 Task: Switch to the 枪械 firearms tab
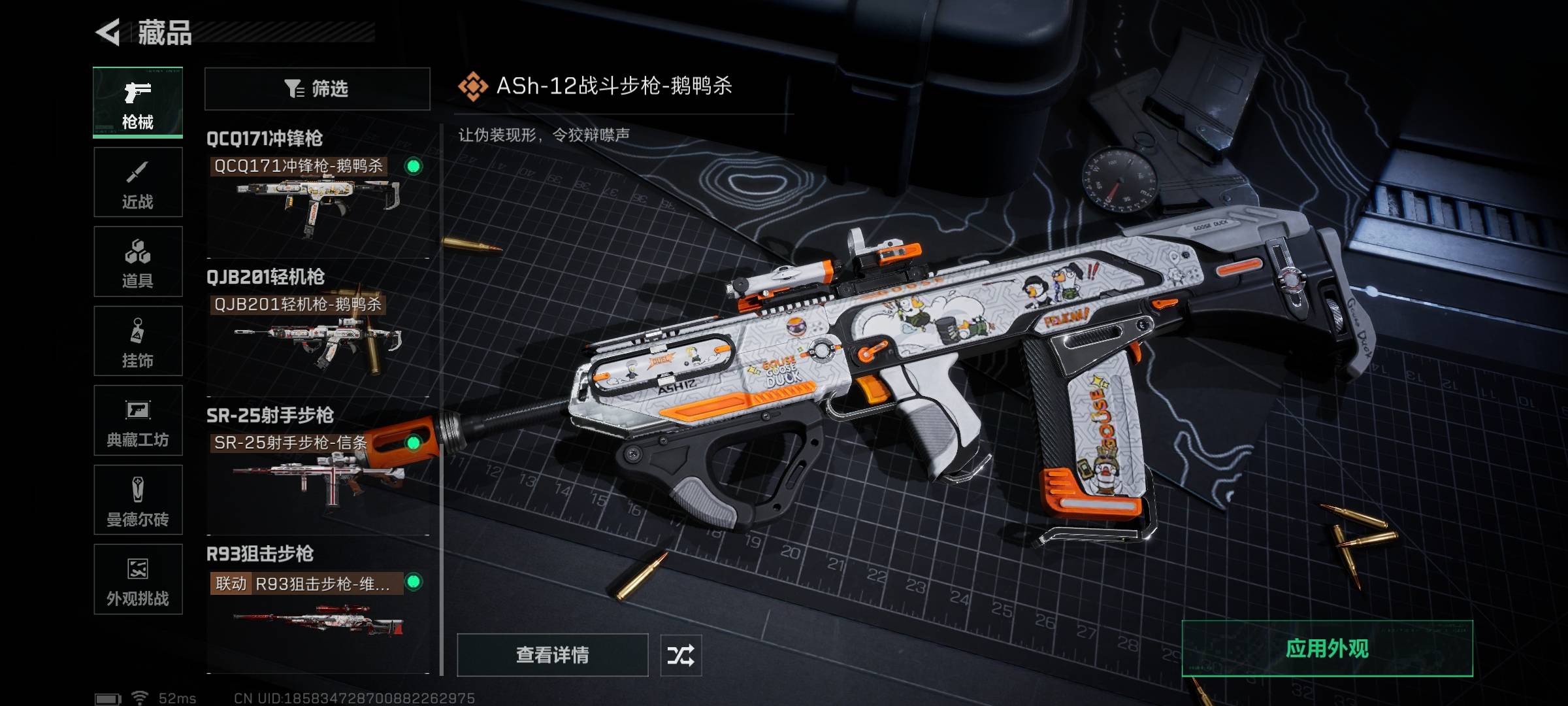(x=138, y=103)
